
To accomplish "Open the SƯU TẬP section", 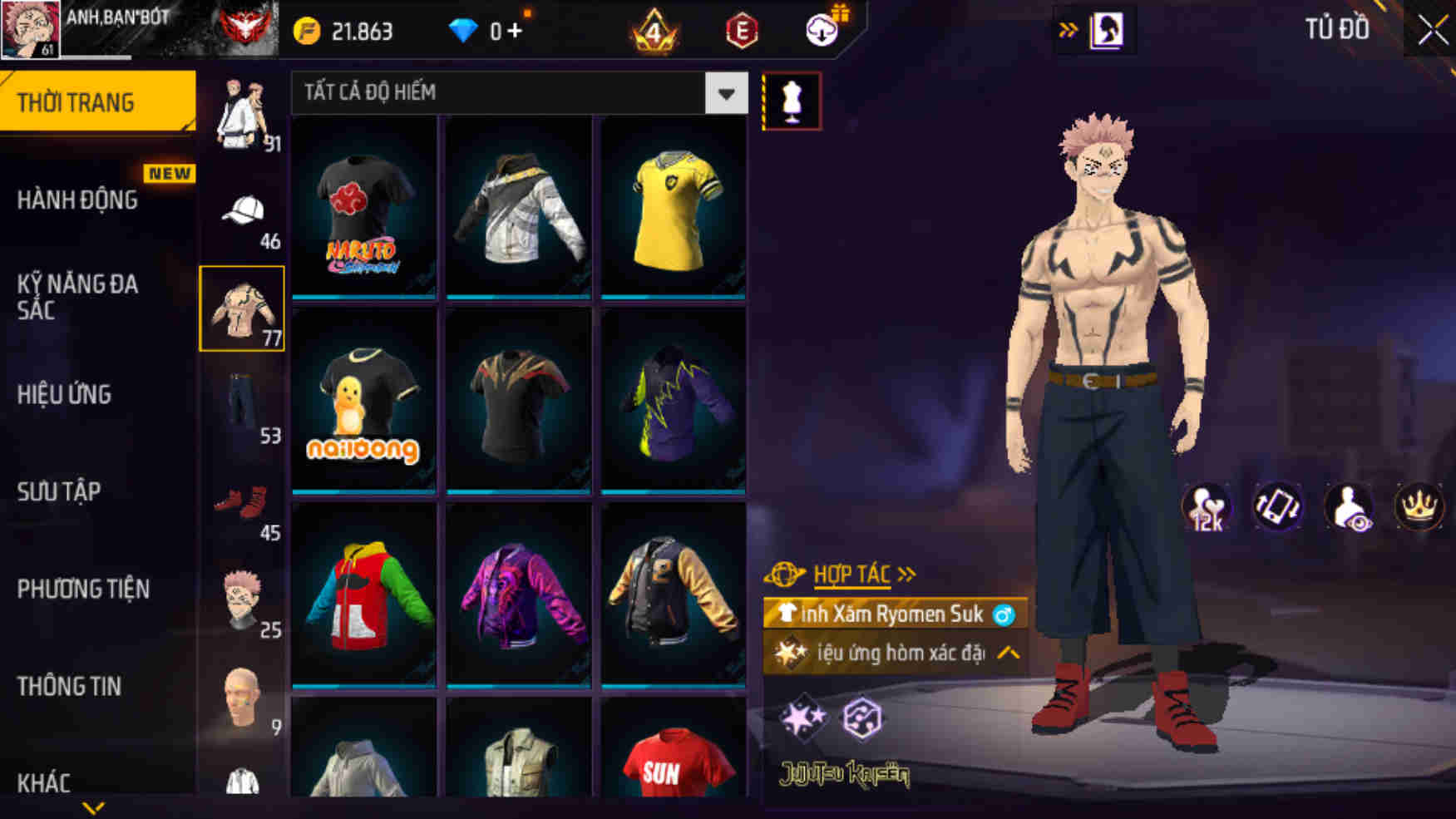I will coord(58,492).
